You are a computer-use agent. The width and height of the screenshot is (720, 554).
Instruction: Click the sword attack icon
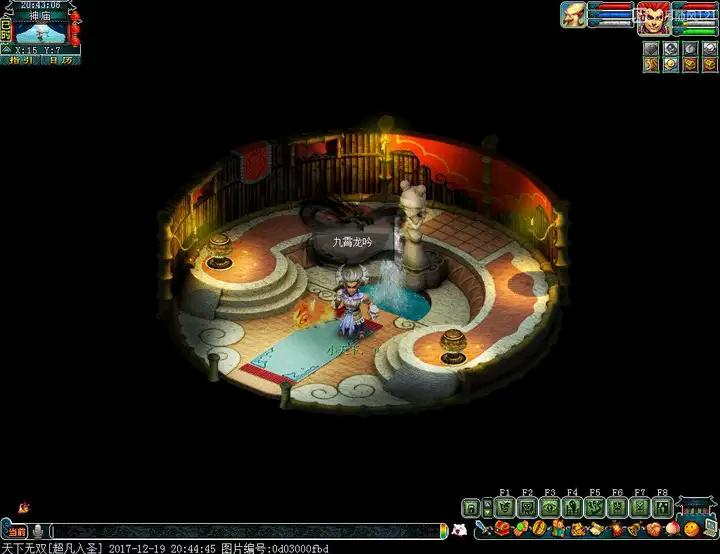coord(481,528)
